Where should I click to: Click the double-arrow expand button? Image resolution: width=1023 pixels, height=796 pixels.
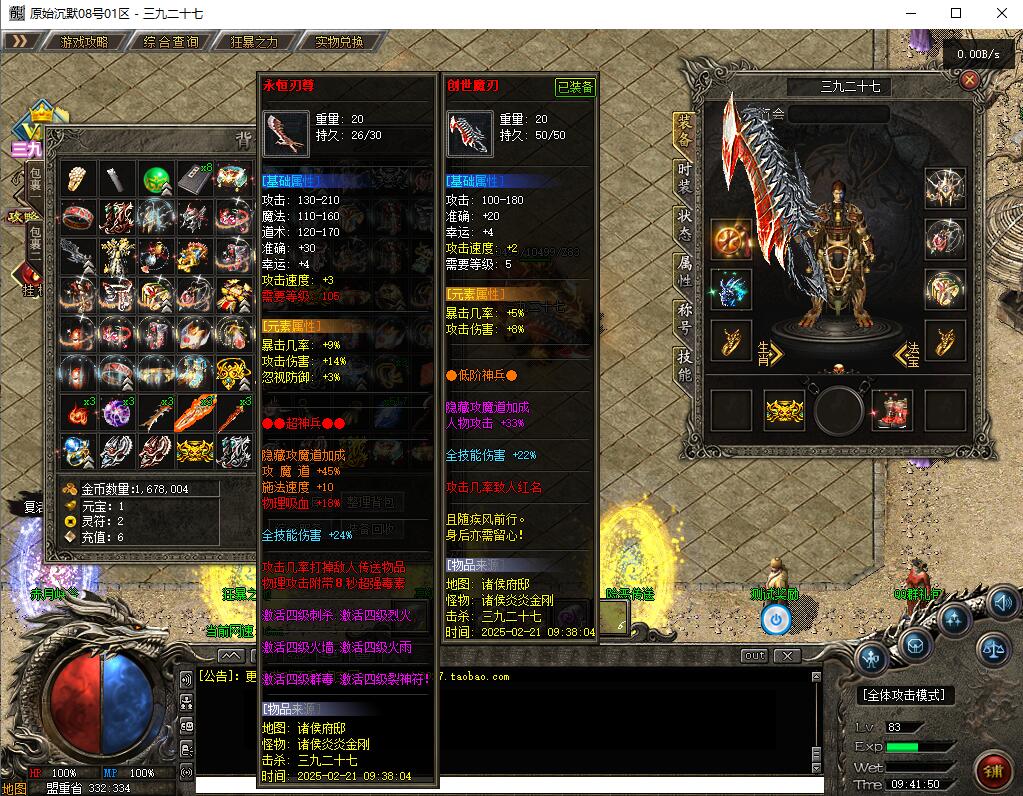coord(21,42)
